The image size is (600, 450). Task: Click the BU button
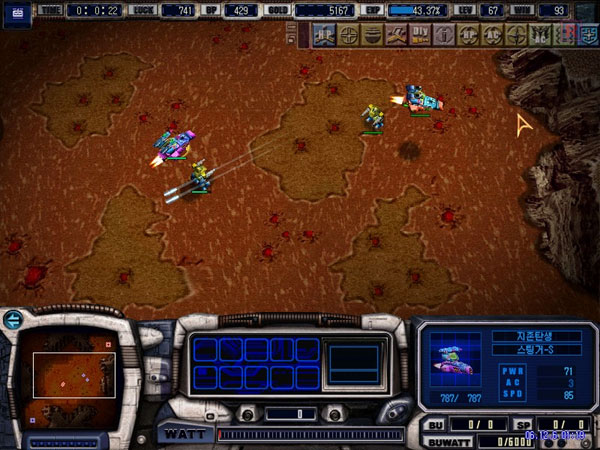435,424
